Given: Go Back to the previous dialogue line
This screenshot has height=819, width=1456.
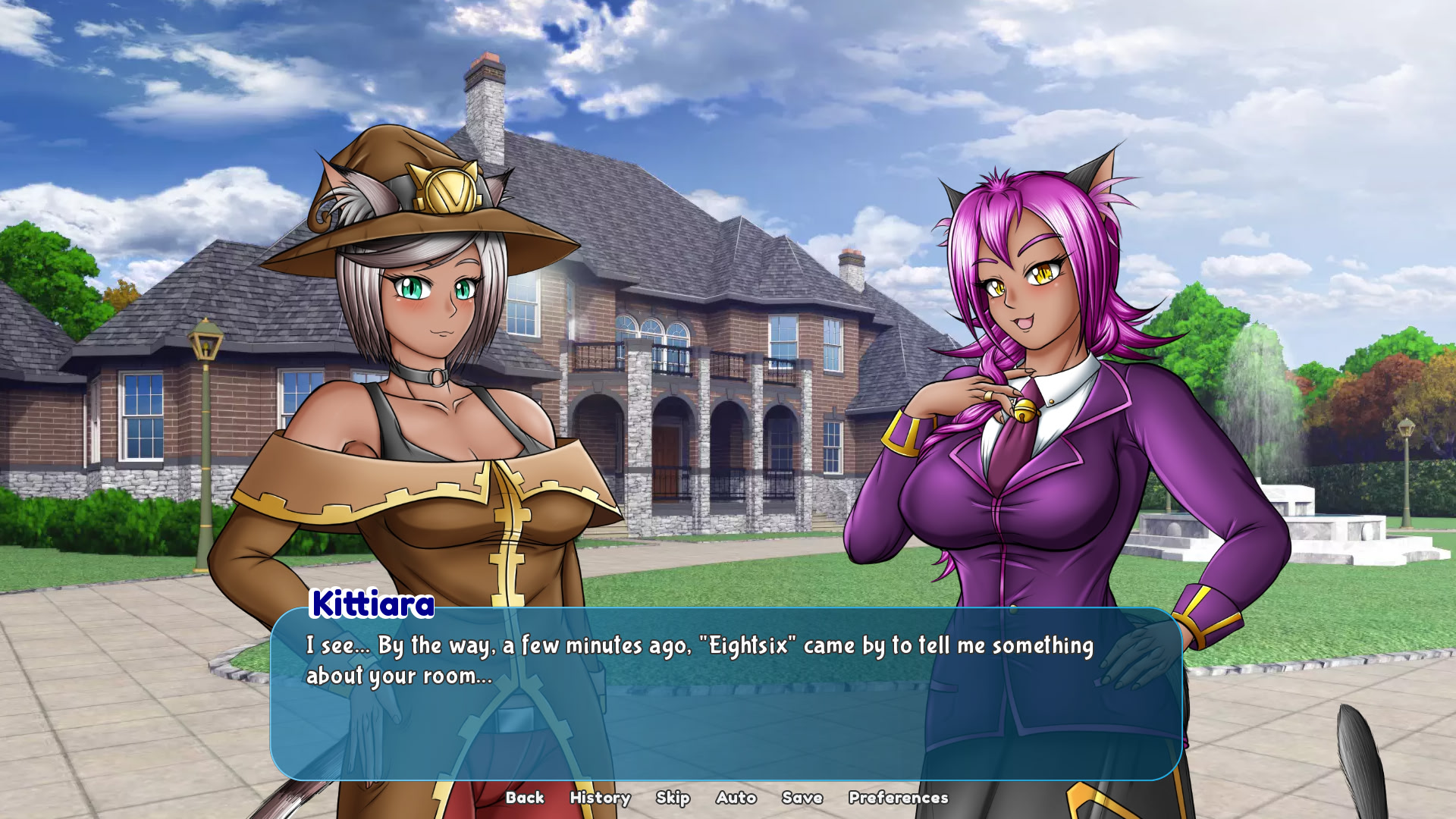Looking at the screenshot, I should pyautogui.click(x=526, y=798).
